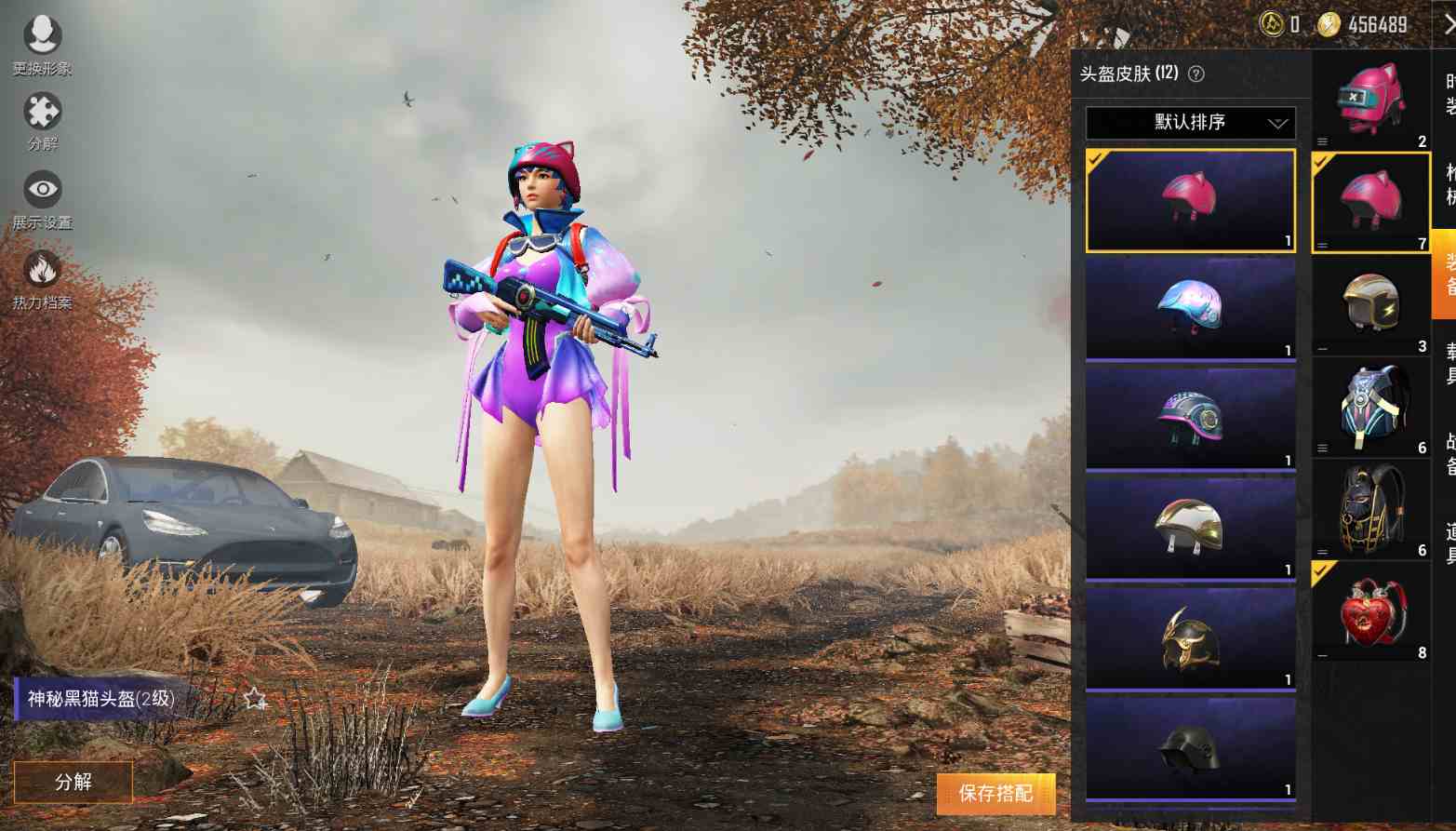Pick the plain black helmet skin
Viewport: 1456px width, 831px height.
point(1190,747)
